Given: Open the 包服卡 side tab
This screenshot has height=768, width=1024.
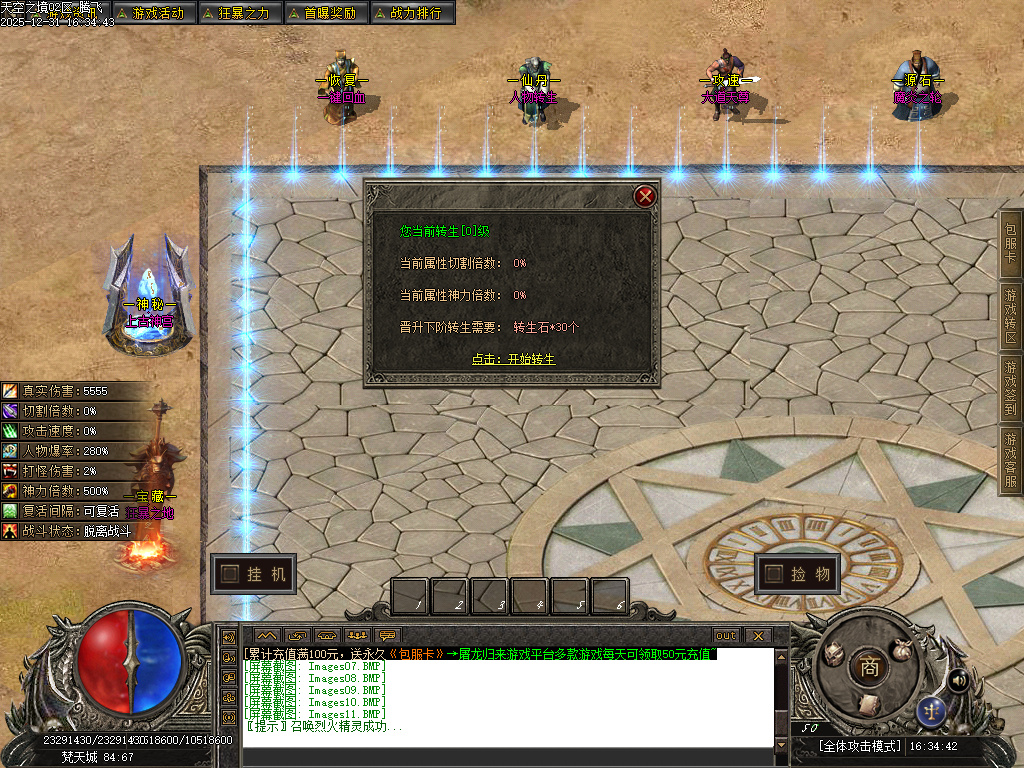Looking at the screenshot, I should tap(1011, 244).
